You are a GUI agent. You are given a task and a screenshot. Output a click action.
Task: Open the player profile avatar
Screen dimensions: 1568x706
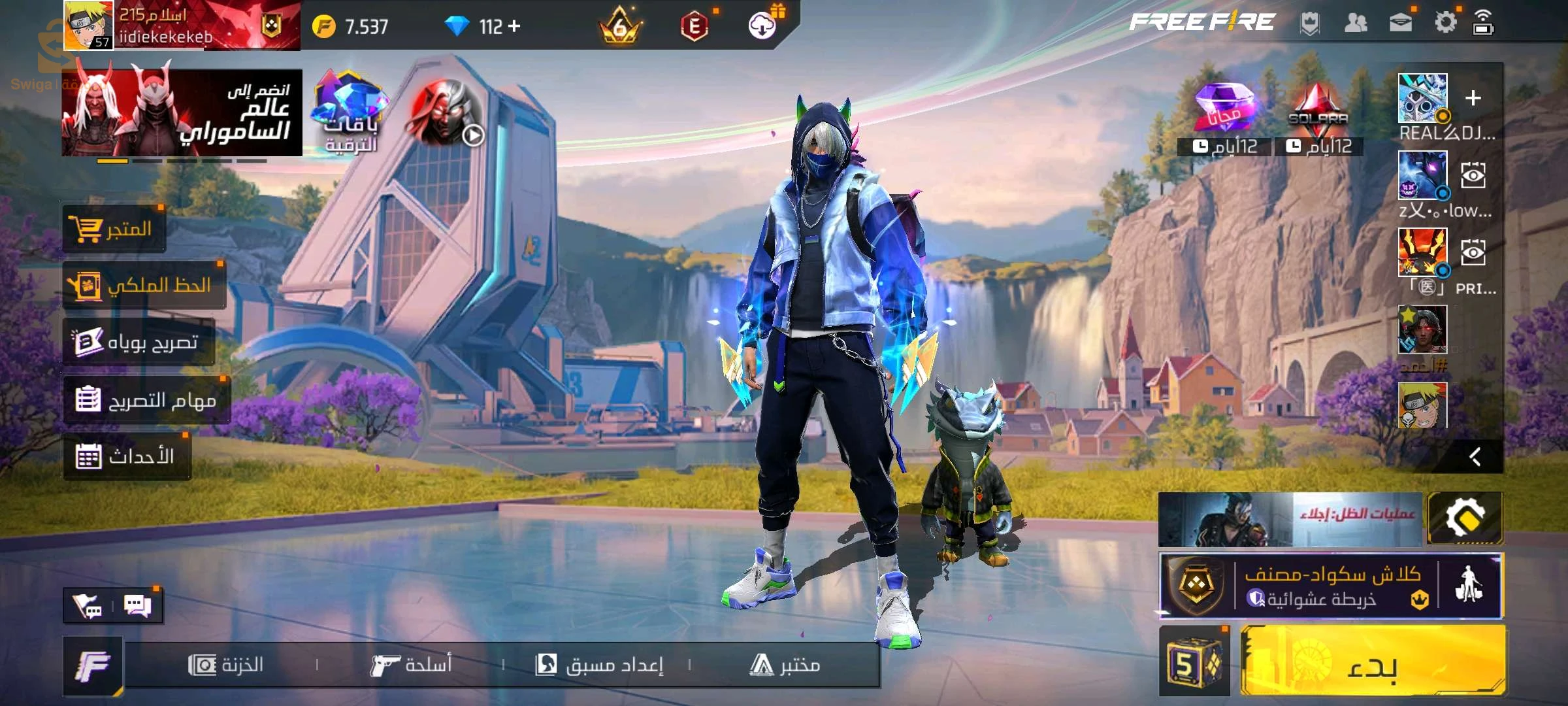click(88, 25)
